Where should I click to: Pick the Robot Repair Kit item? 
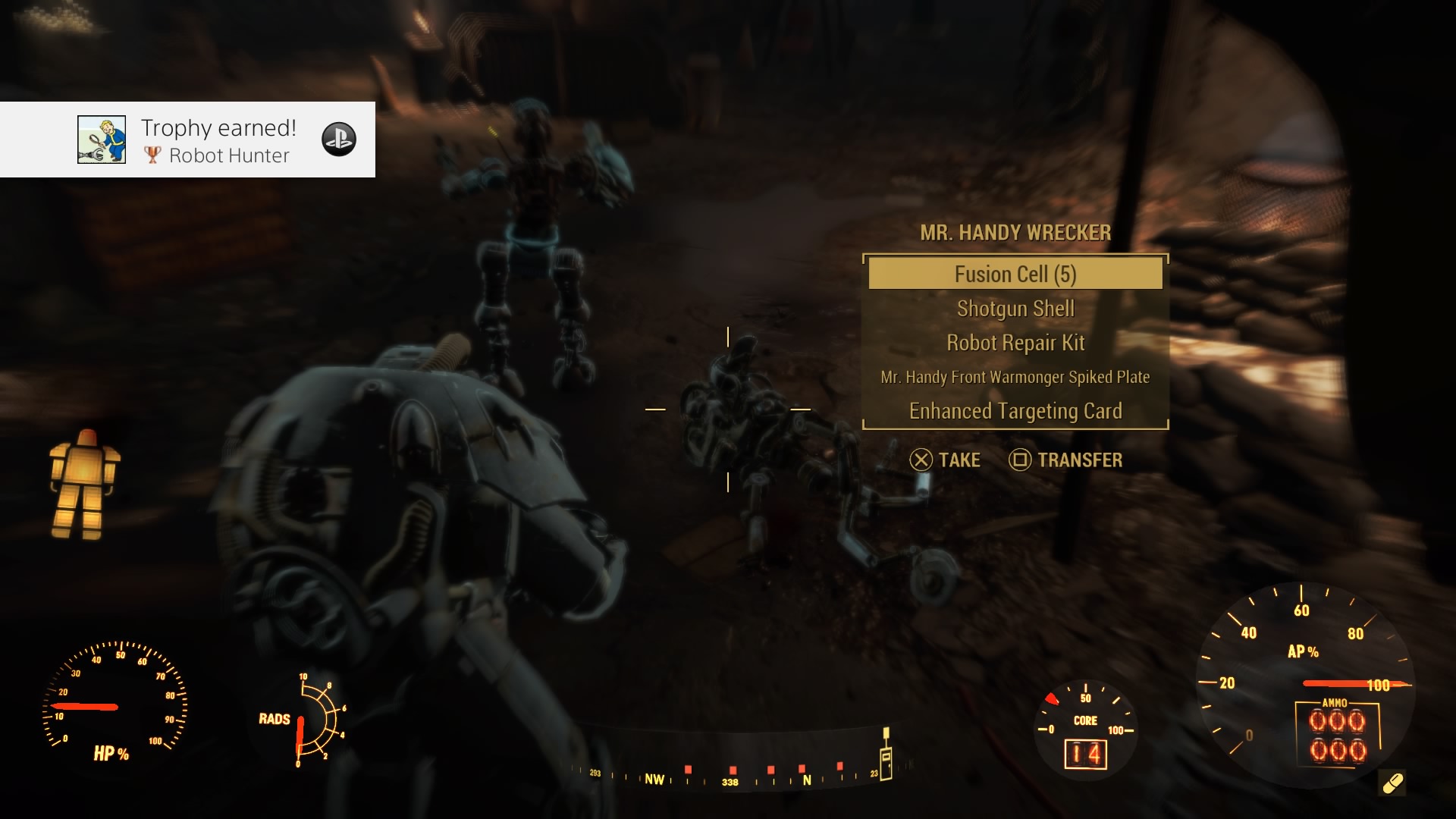pyautogui.click(x=1015, y=343)
